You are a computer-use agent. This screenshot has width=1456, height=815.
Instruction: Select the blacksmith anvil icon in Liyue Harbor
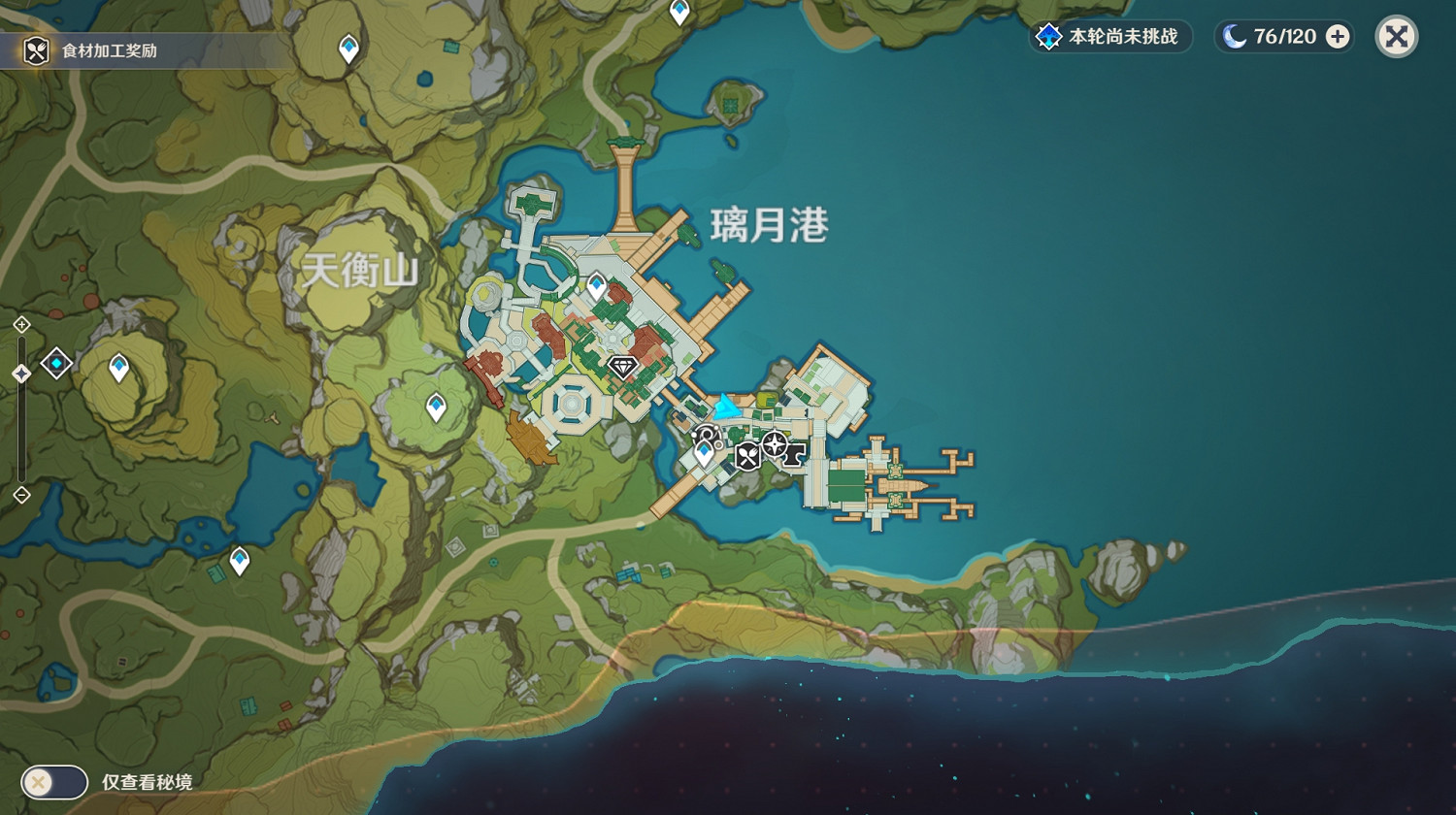[x=792, y=455]
